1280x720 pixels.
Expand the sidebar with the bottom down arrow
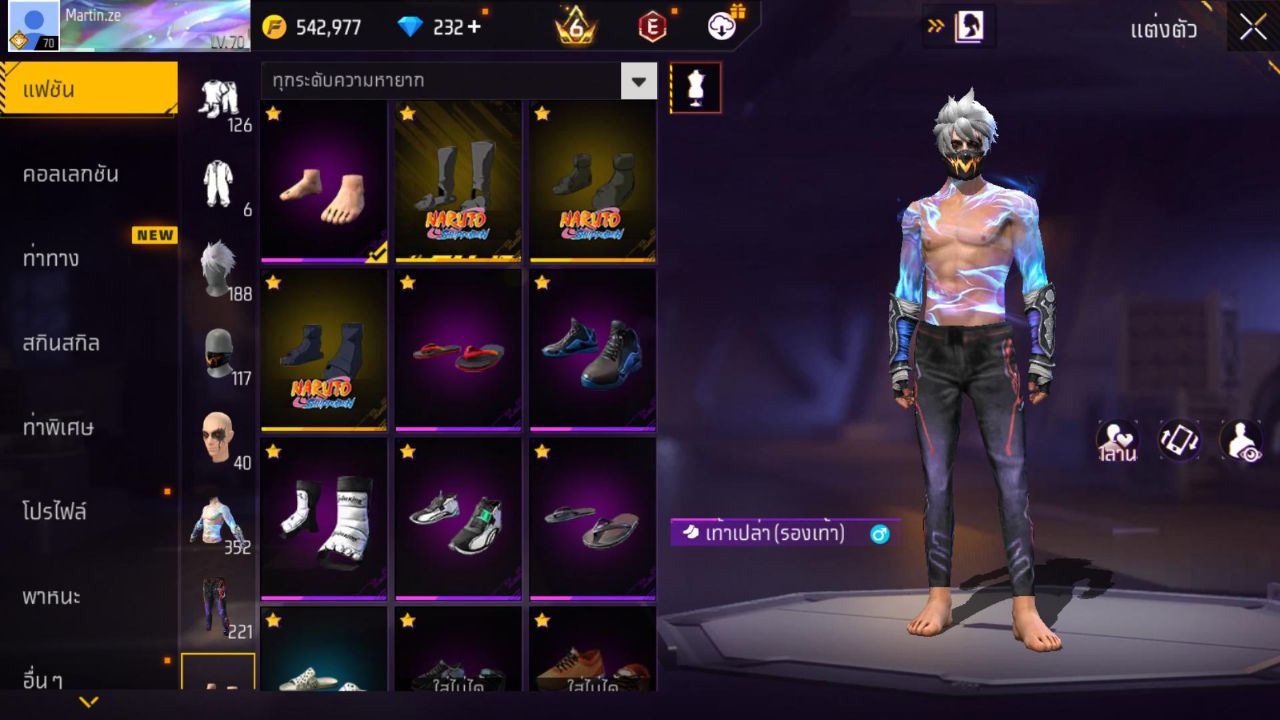88,703
